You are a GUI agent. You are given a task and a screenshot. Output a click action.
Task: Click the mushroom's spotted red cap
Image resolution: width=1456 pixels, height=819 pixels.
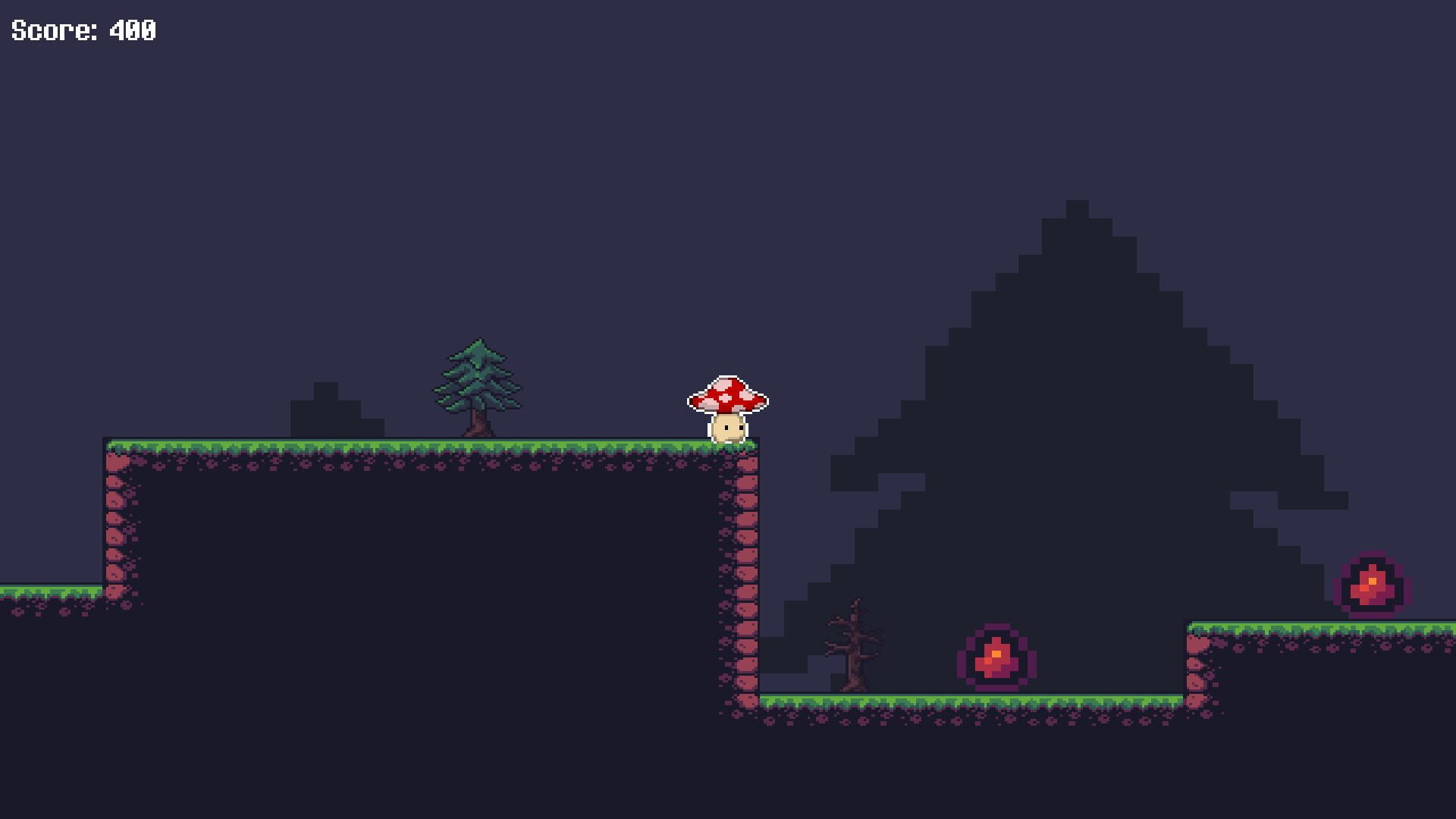click(x=728, y=391)
